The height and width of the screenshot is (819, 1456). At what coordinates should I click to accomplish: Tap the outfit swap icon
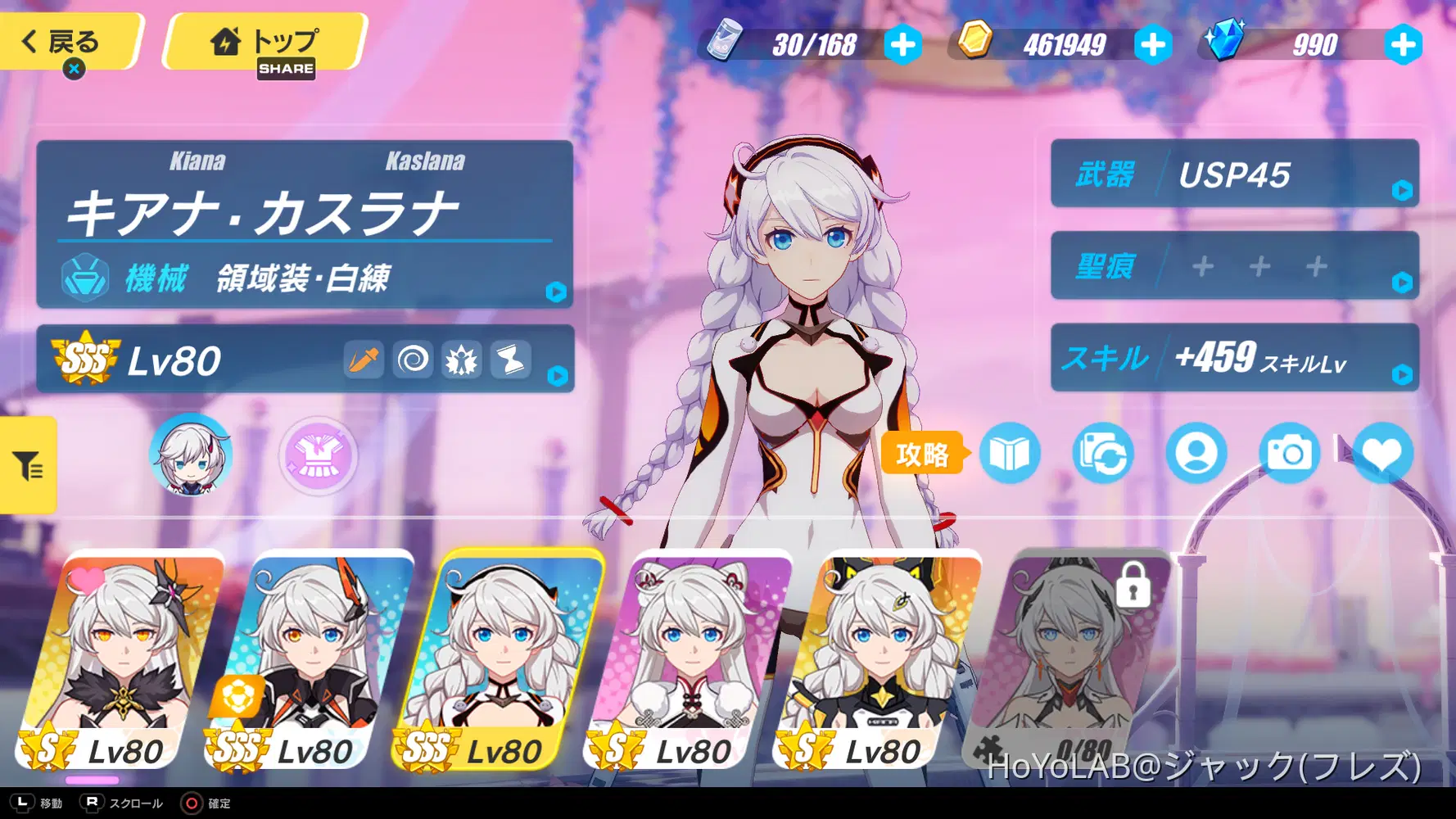(1105, 453)
